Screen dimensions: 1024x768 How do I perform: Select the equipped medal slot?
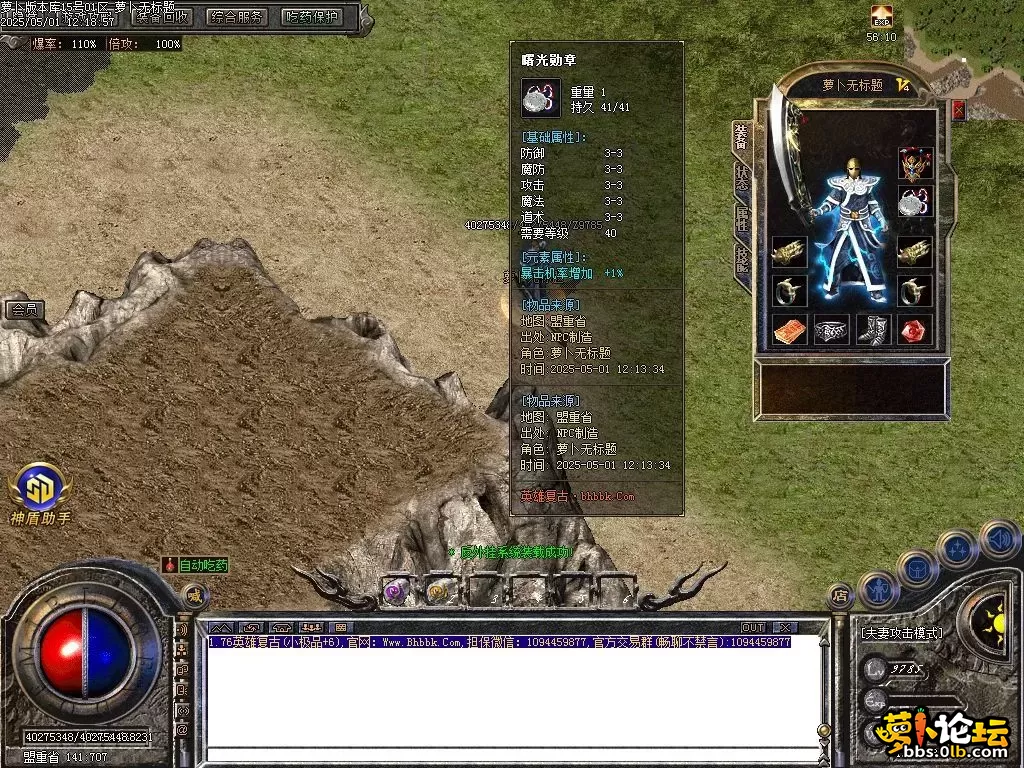pyautogui.click(x=915, y=203)
